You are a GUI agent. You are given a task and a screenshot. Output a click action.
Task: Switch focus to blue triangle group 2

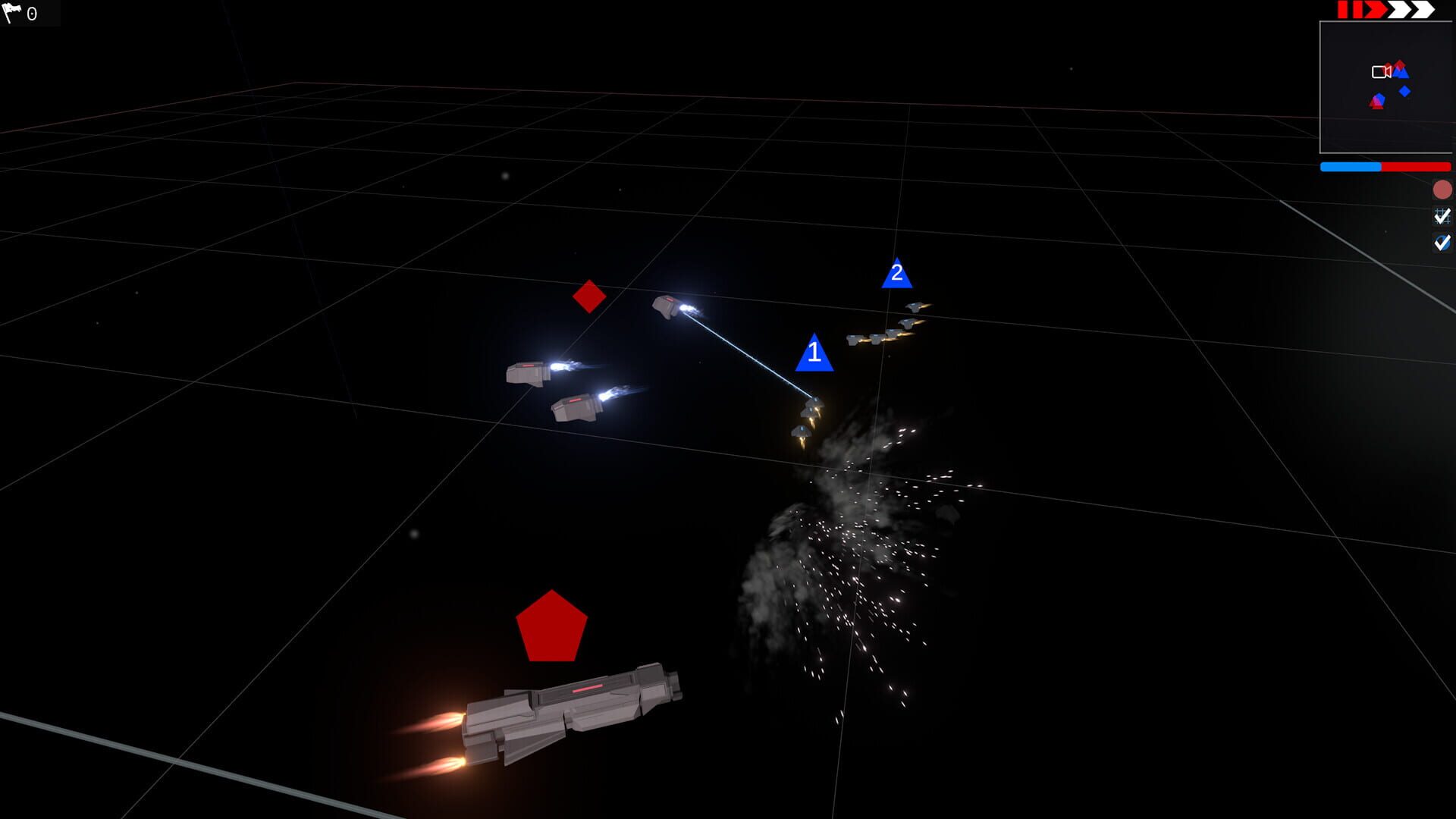pyautogui.click(x=898, y=275)
